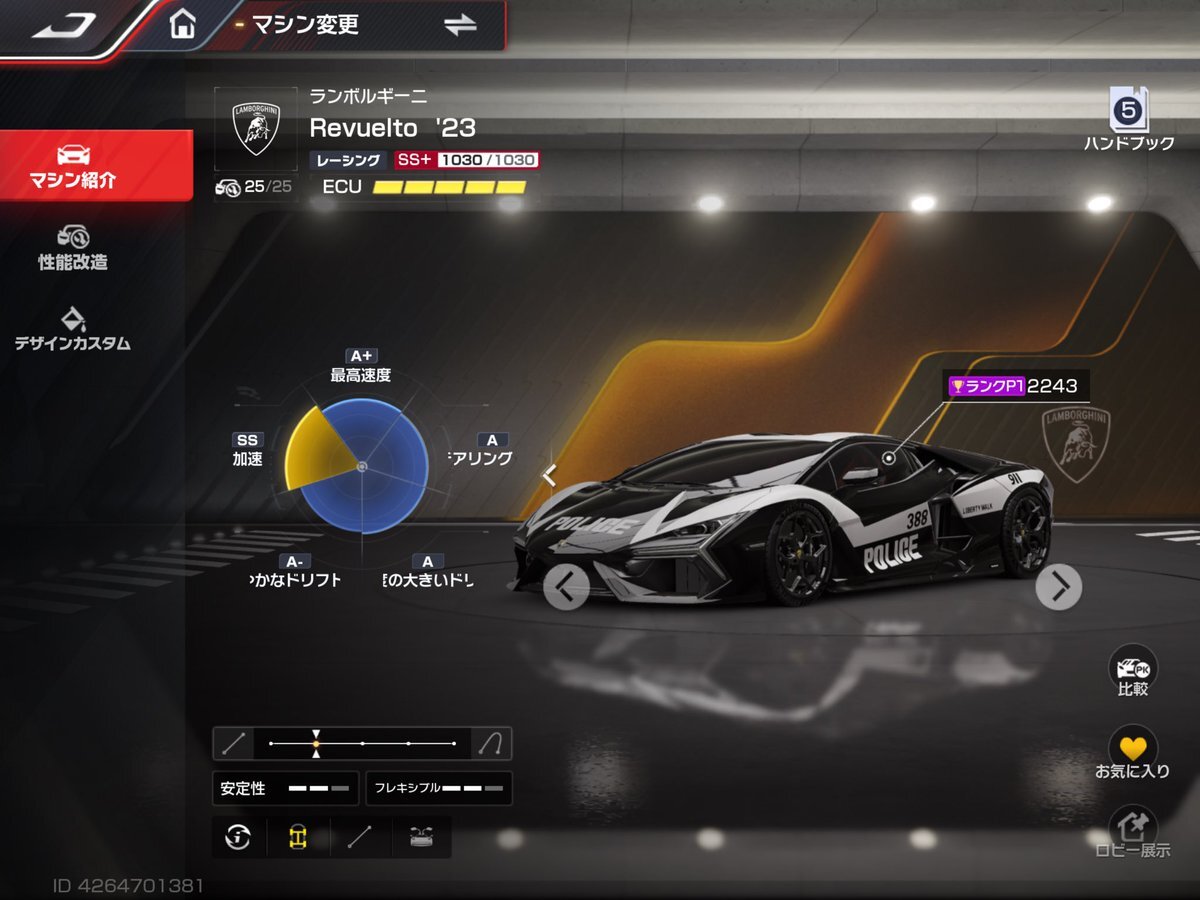Show the next car with right arrow
Screen dimensions: 1200x900
pos(1058,587)
